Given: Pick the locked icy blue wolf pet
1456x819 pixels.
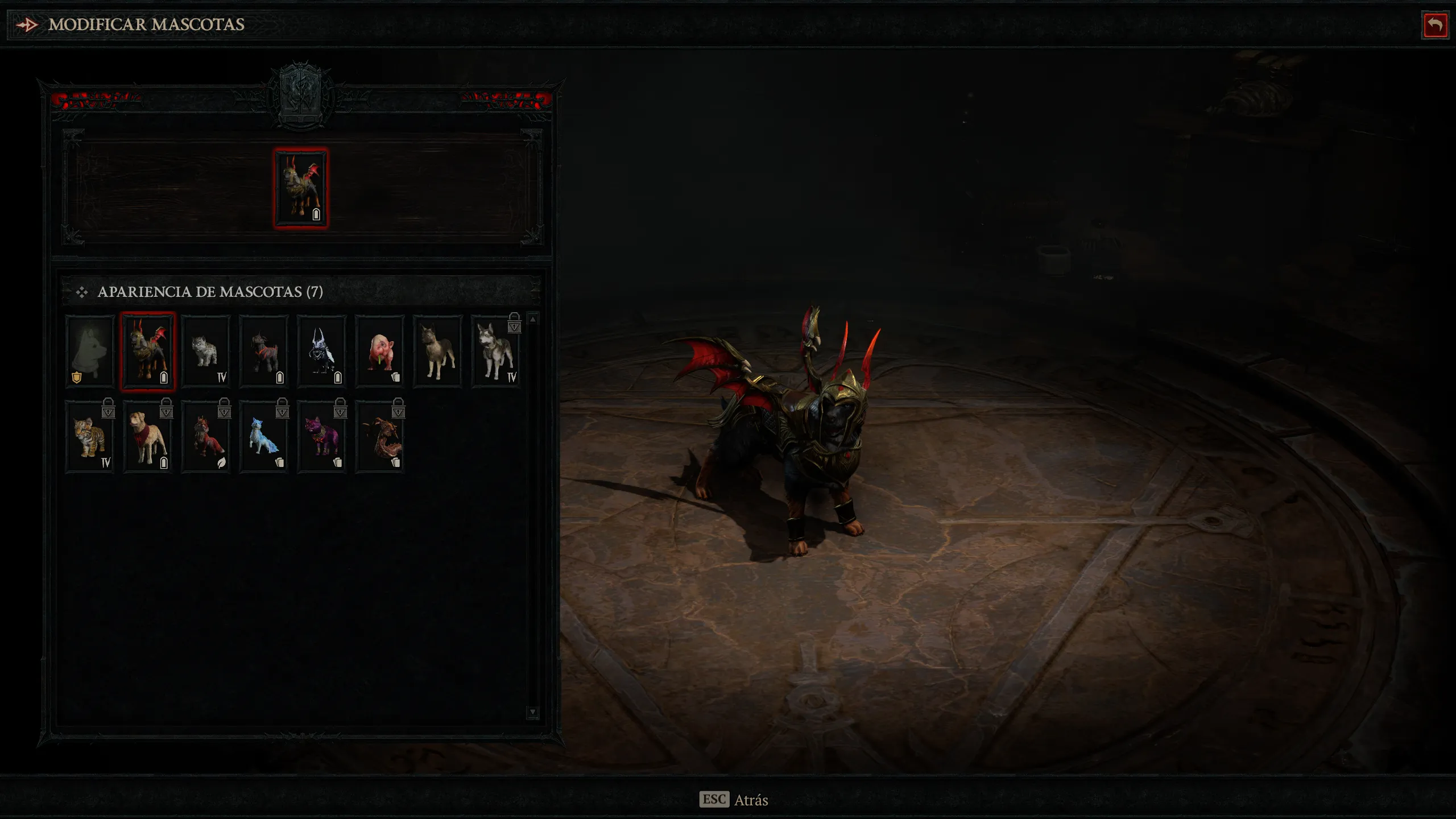Looking at the screenshot, I should click(264, 436).
